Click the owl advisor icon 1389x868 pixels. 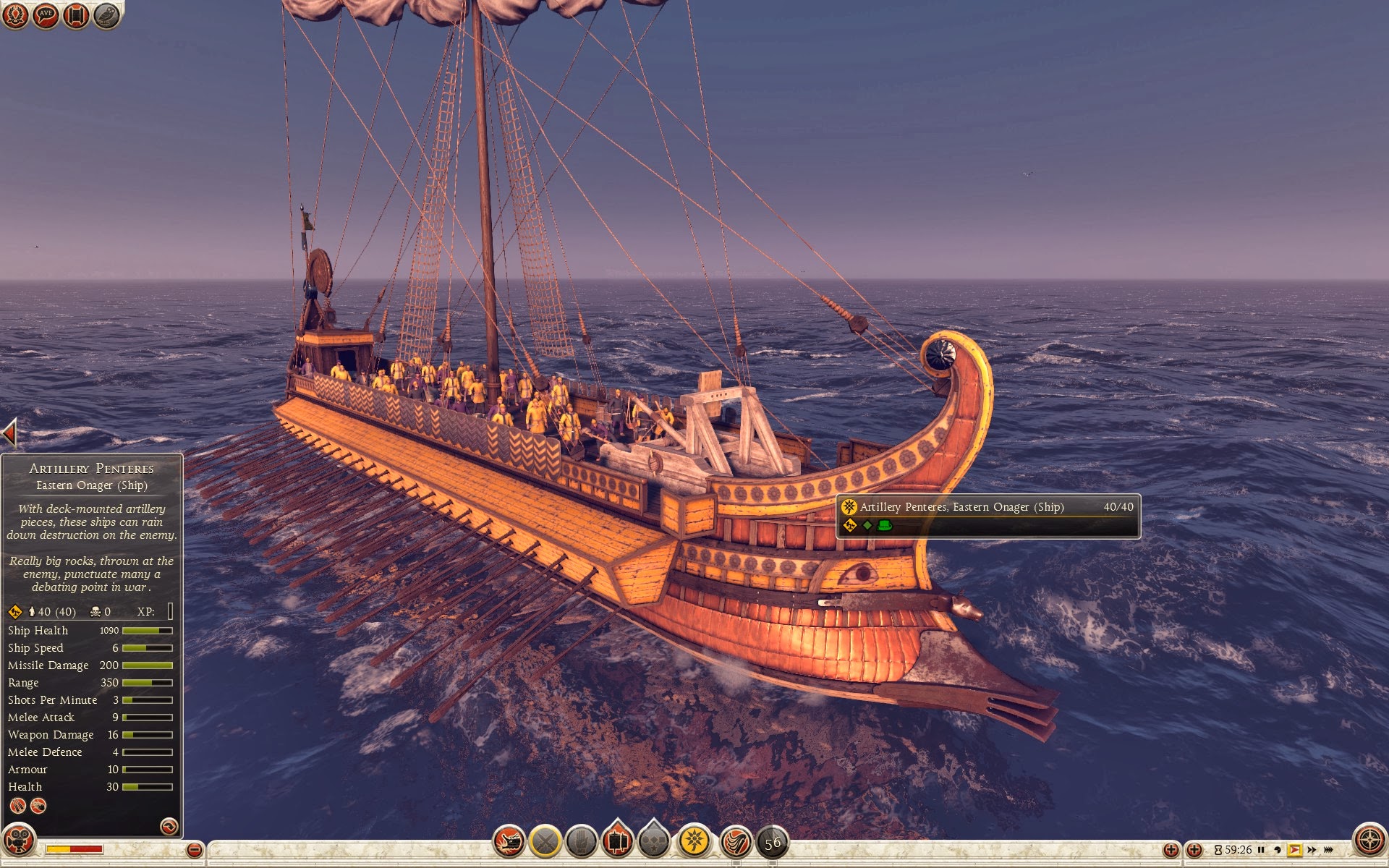click(106, 15)
